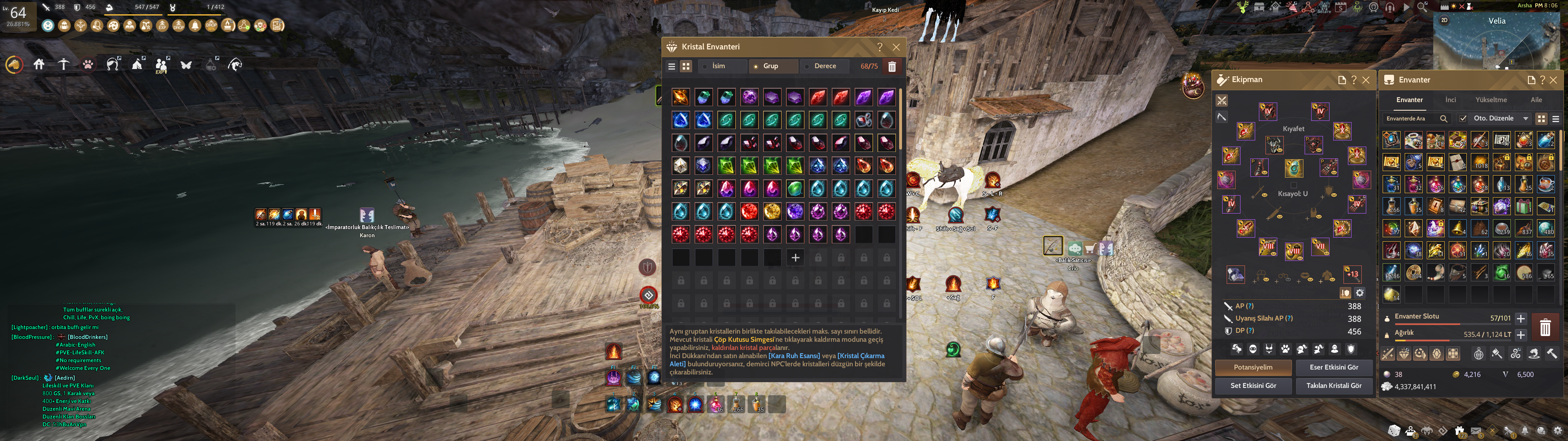Viewport: 1568px width, 441px height.
Task: Open the Potansiyelim panel
Action: pyautogui.click(x=1253, y=367)
